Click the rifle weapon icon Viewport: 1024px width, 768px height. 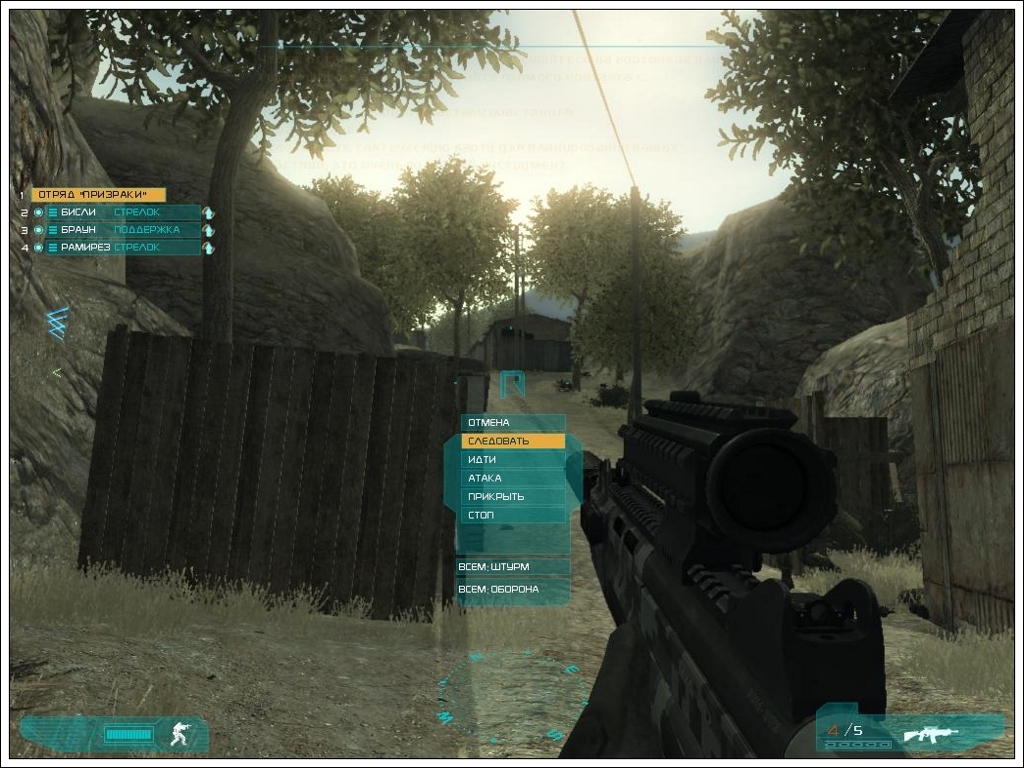(930, 735)
